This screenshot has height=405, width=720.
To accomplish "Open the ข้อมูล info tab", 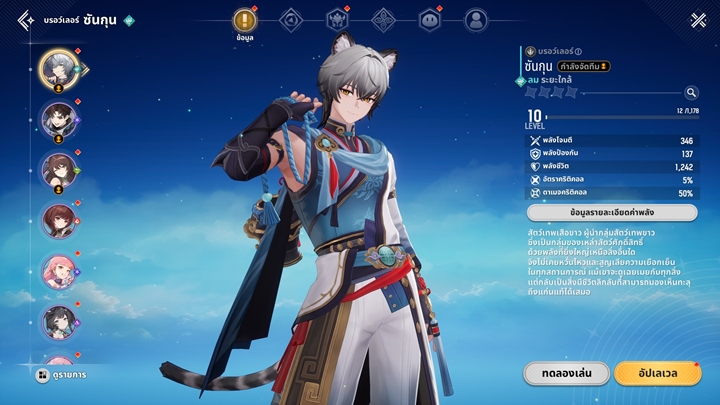I will pos(246,22).
